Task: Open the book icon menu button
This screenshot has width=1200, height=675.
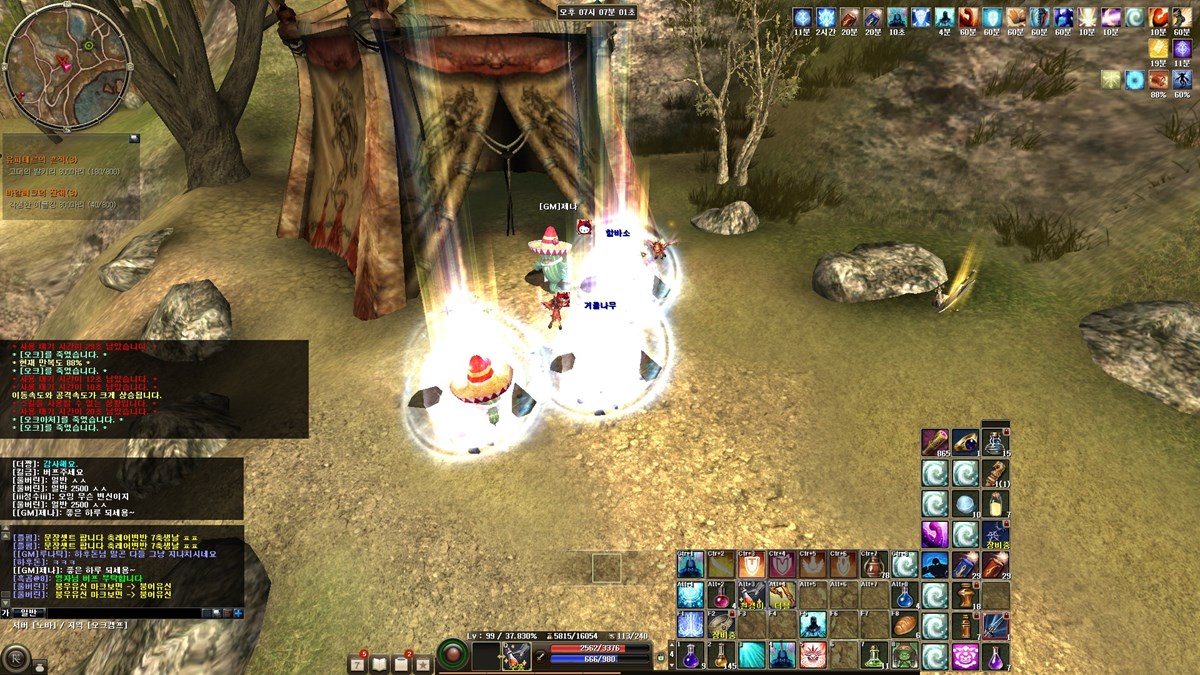Action: [379, 662]
